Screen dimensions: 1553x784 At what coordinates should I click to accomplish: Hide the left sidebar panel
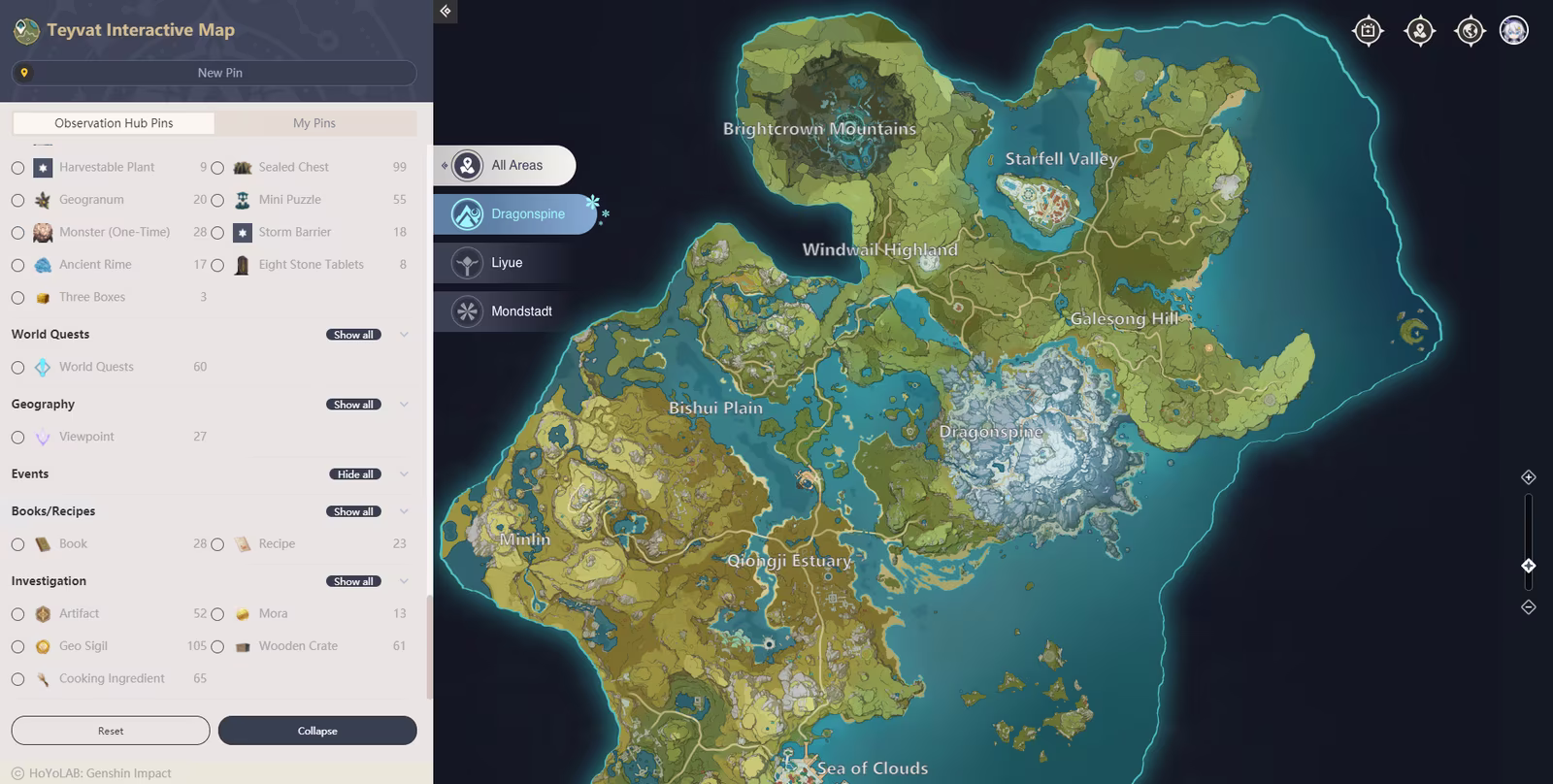click(446, 12)
